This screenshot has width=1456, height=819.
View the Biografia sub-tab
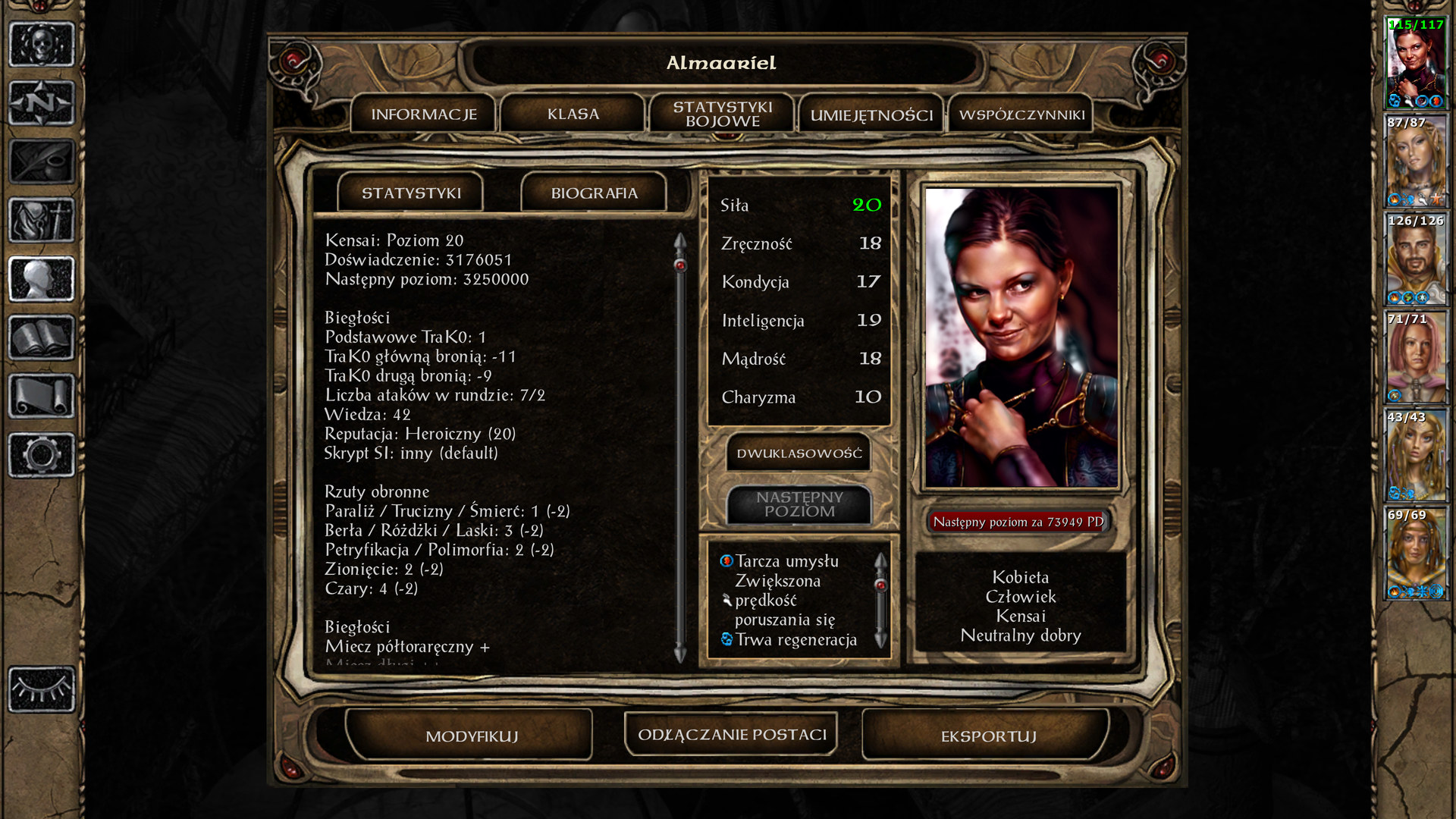[594, 193]
